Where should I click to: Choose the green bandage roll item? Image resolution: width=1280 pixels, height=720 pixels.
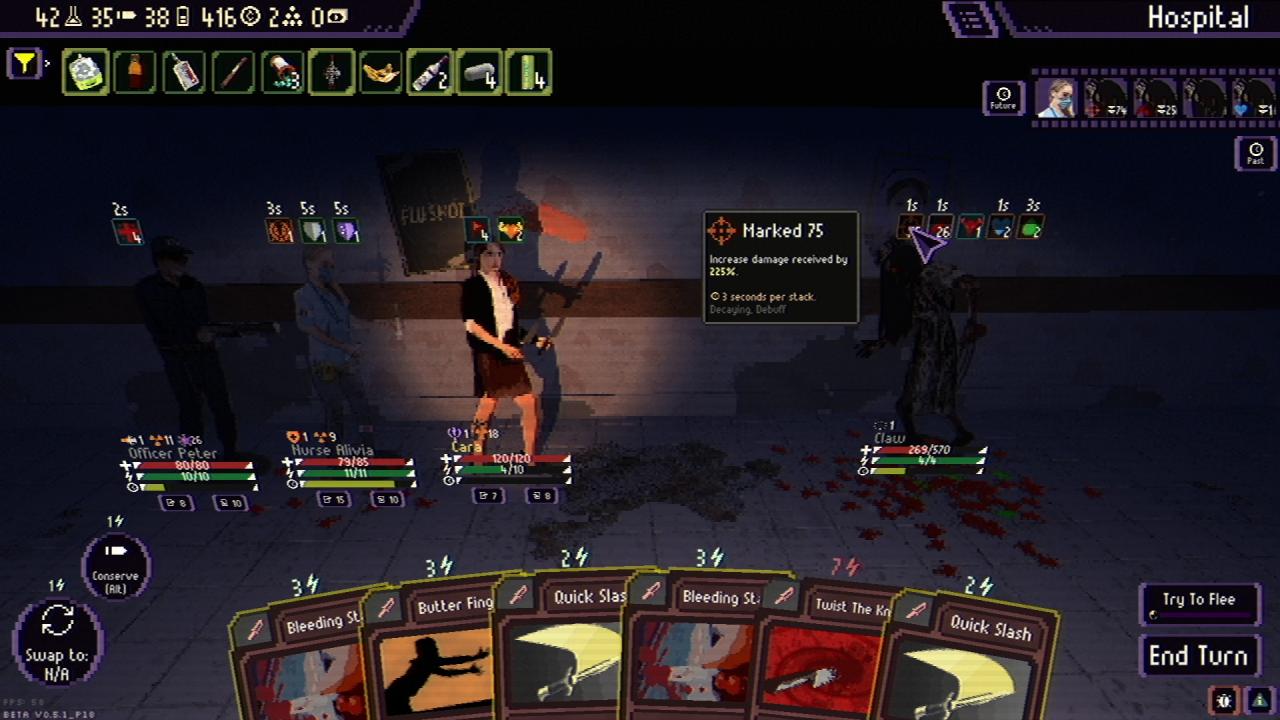(x=527, y=72)
